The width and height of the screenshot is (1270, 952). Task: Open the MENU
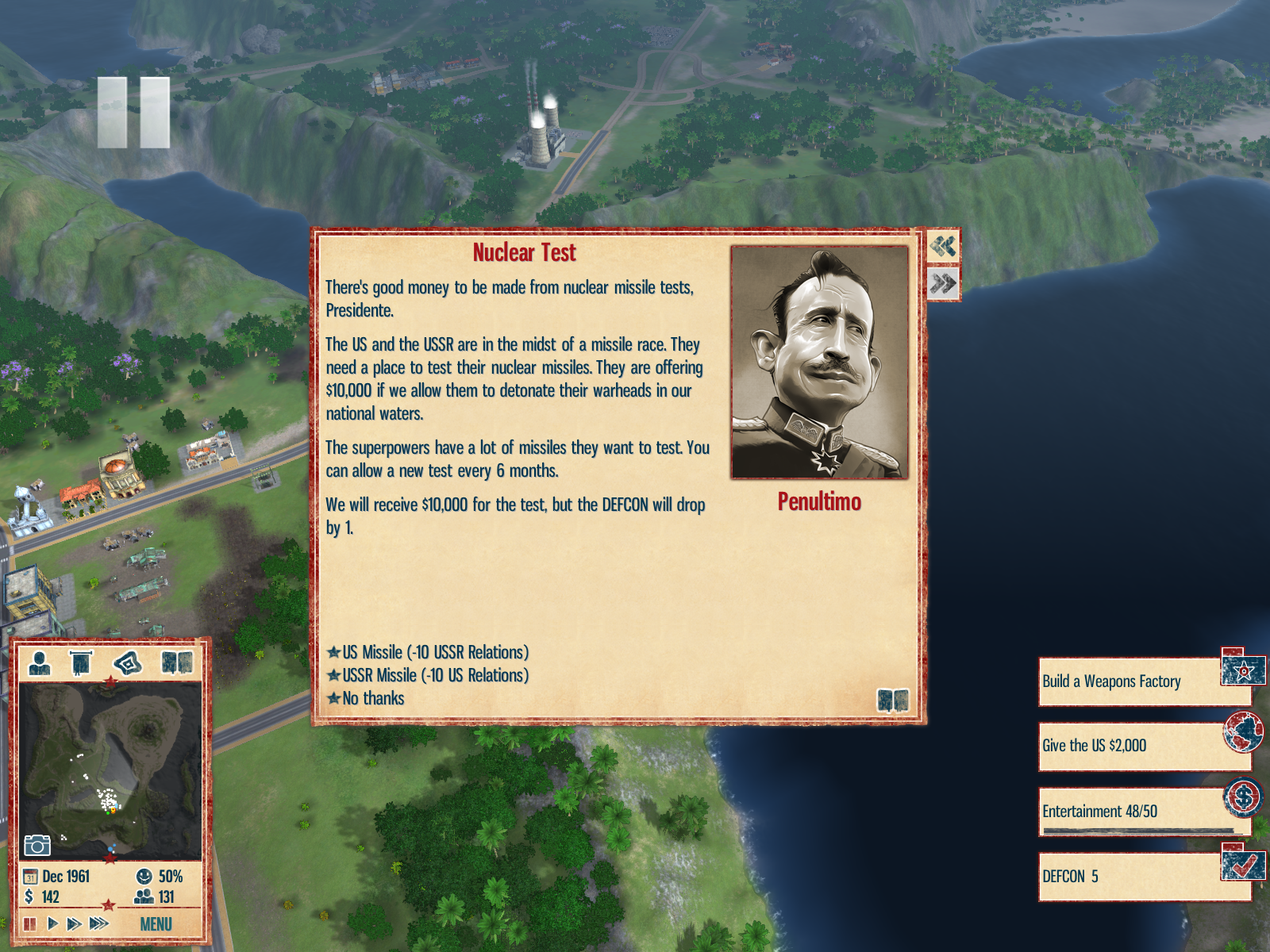[x=156, y=924]
